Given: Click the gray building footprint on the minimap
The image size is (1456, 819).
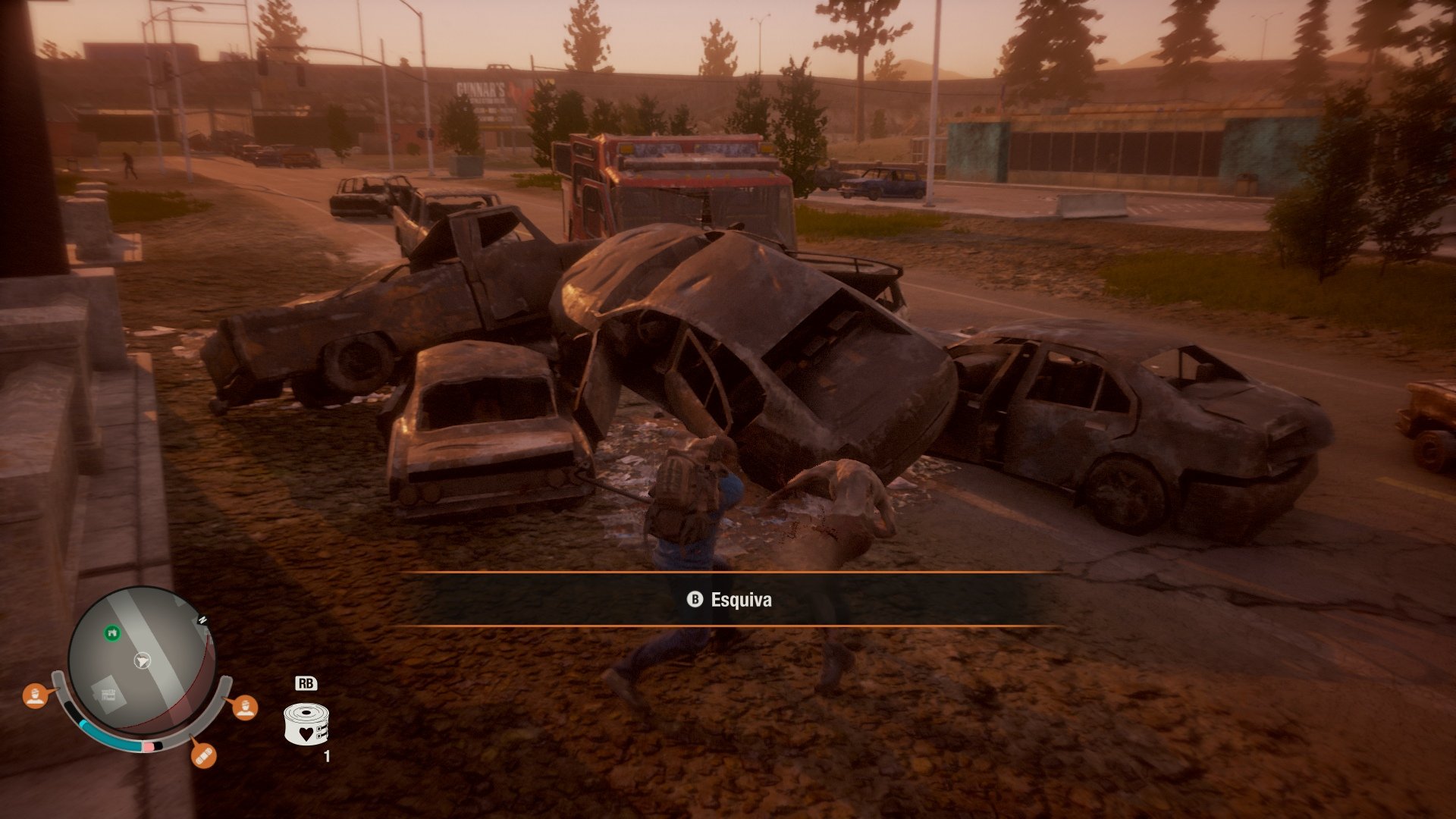Looking at the screenshot, I should [108, 695].
